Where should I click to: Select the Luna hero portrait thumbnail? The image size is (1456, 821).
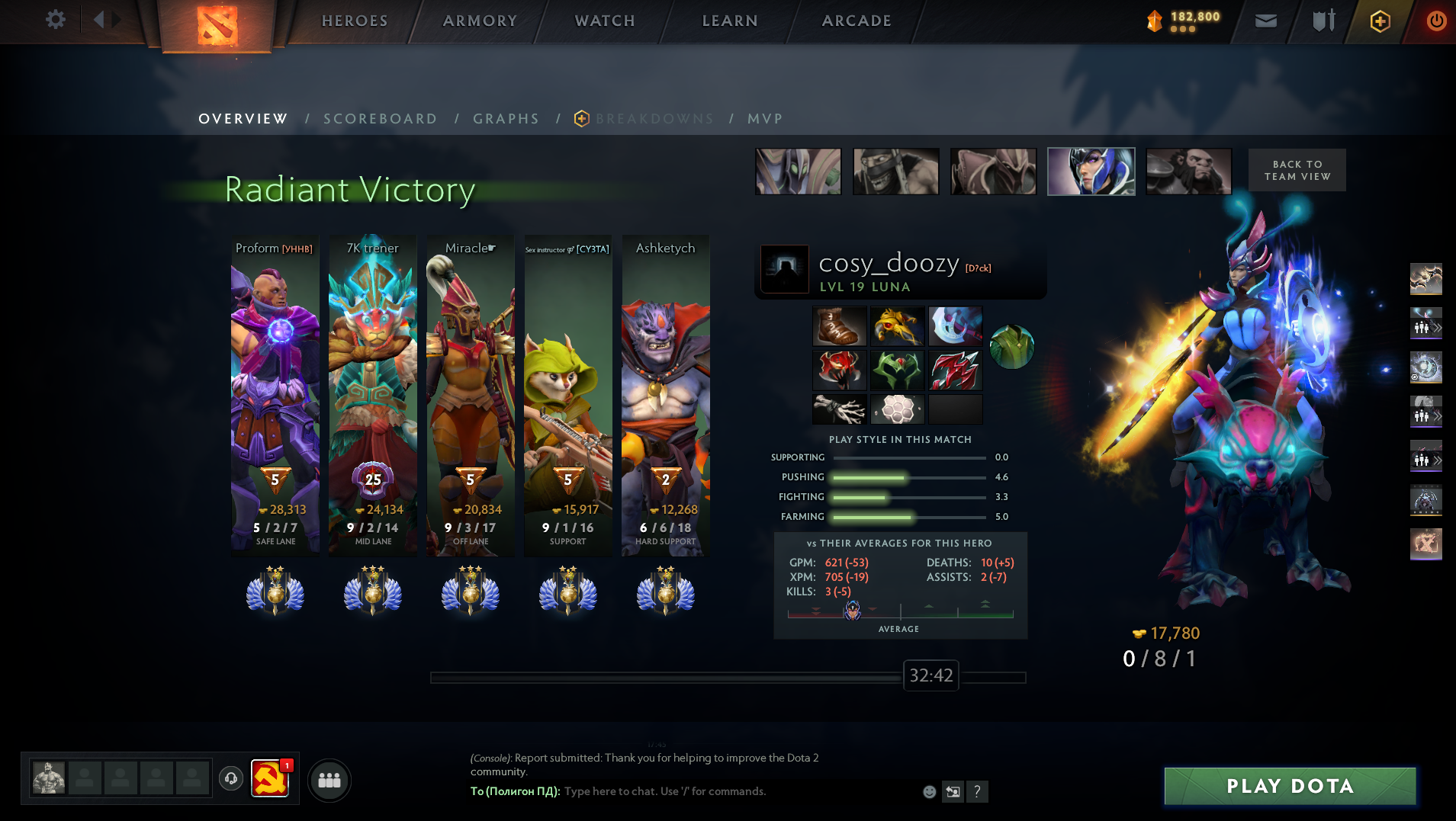pyautogui.click(x=1091, y=172)
